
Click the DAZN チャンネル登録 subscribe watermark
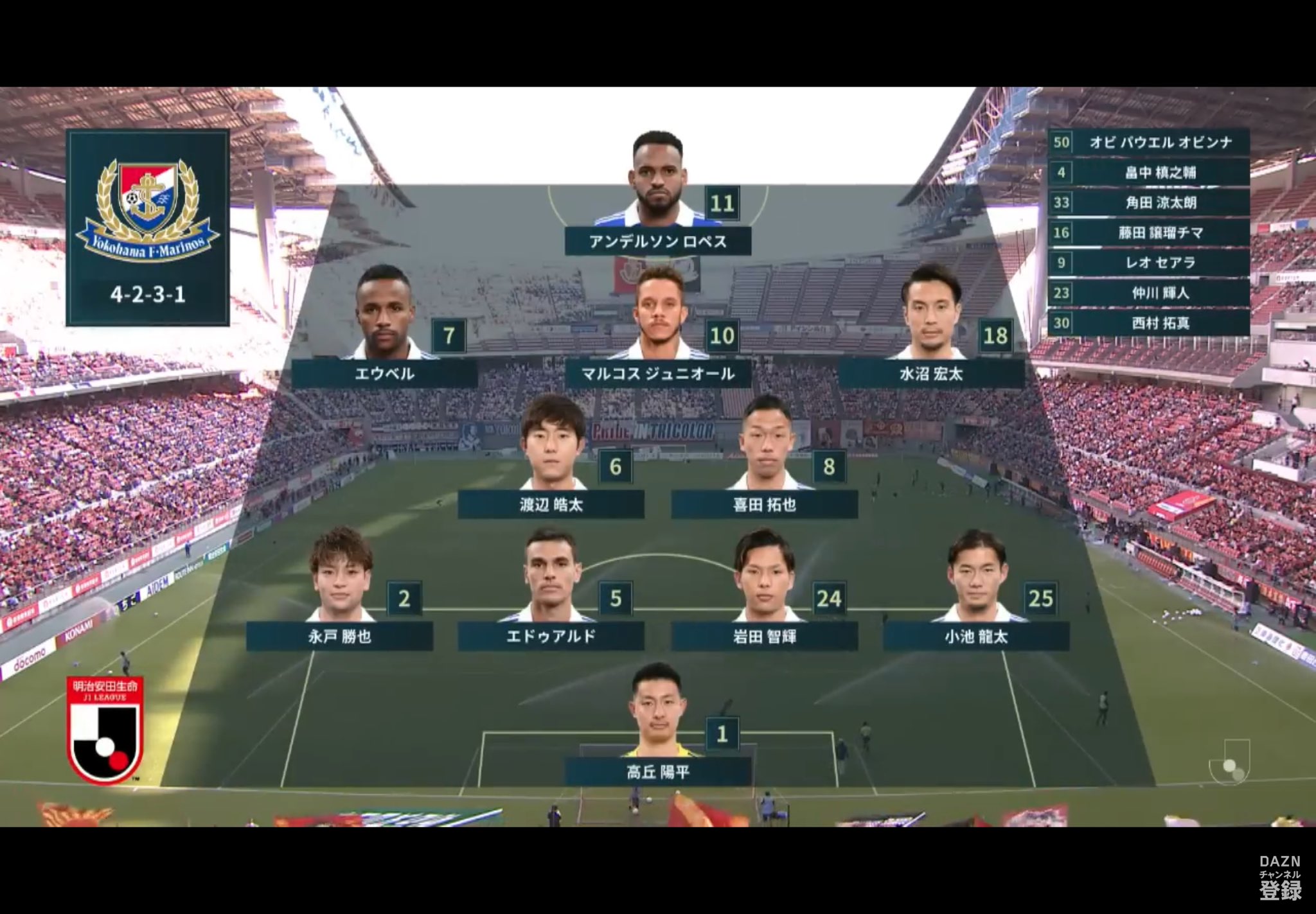pos(1279,879)
